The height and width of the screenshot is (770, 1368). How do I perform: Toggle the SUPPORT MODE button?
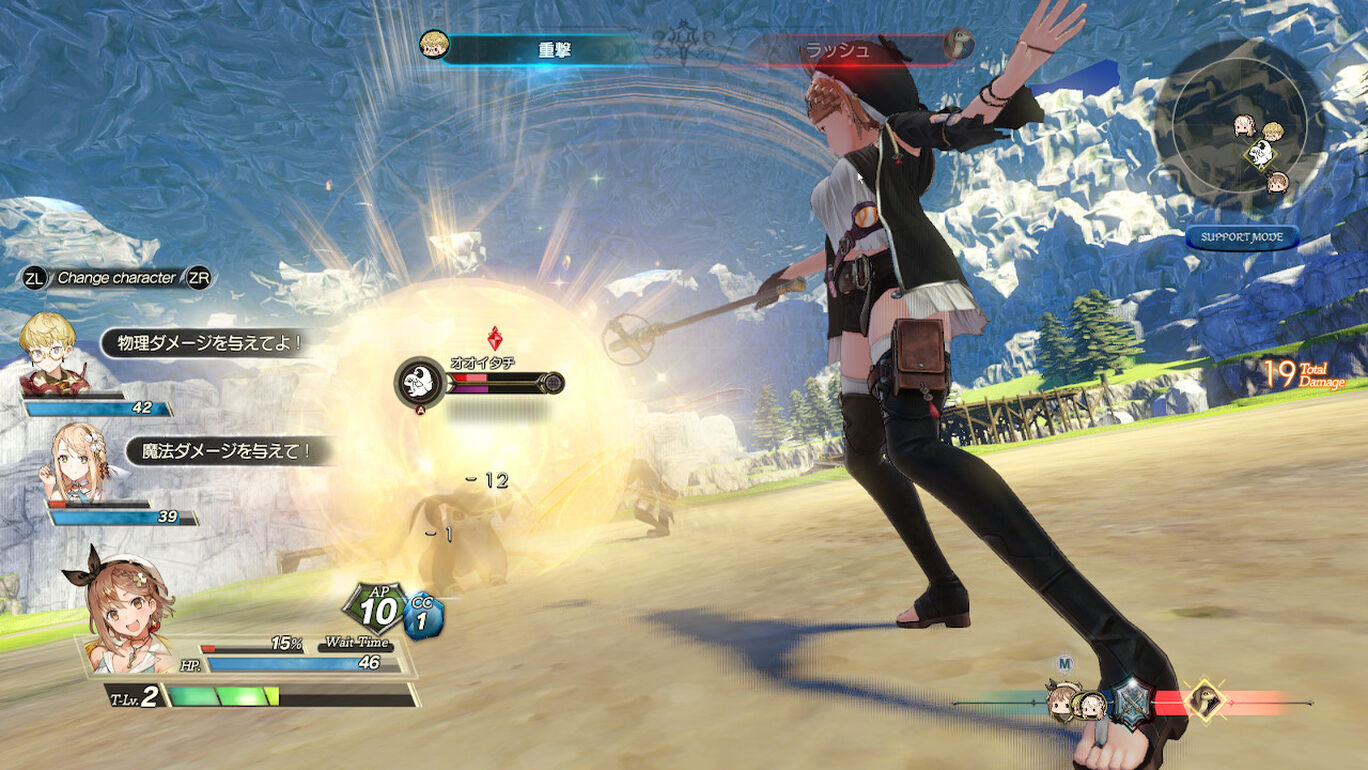[1242, 238]
